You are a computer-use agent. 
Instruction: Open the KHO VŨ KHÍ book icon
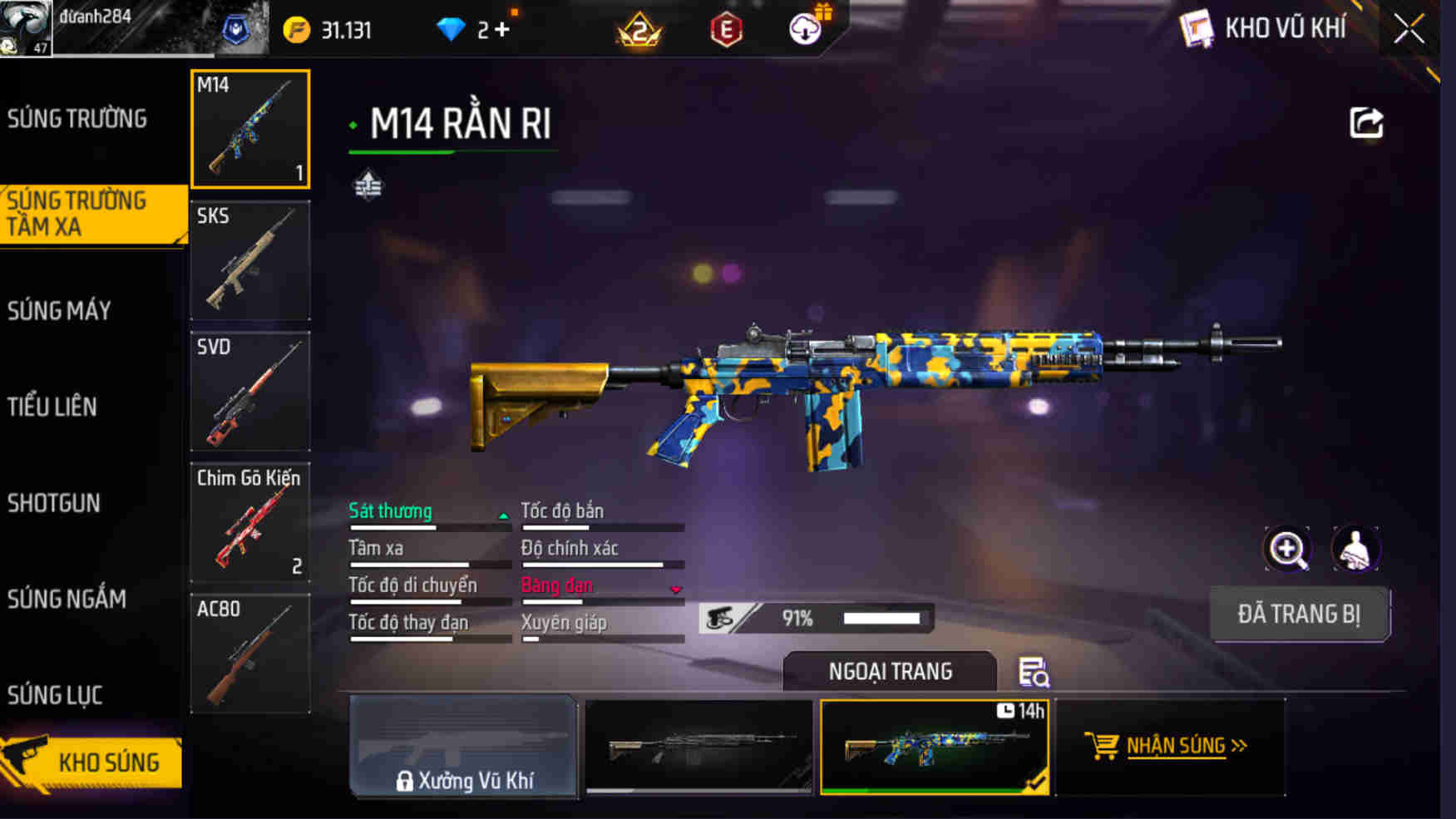coord(1196,27)
